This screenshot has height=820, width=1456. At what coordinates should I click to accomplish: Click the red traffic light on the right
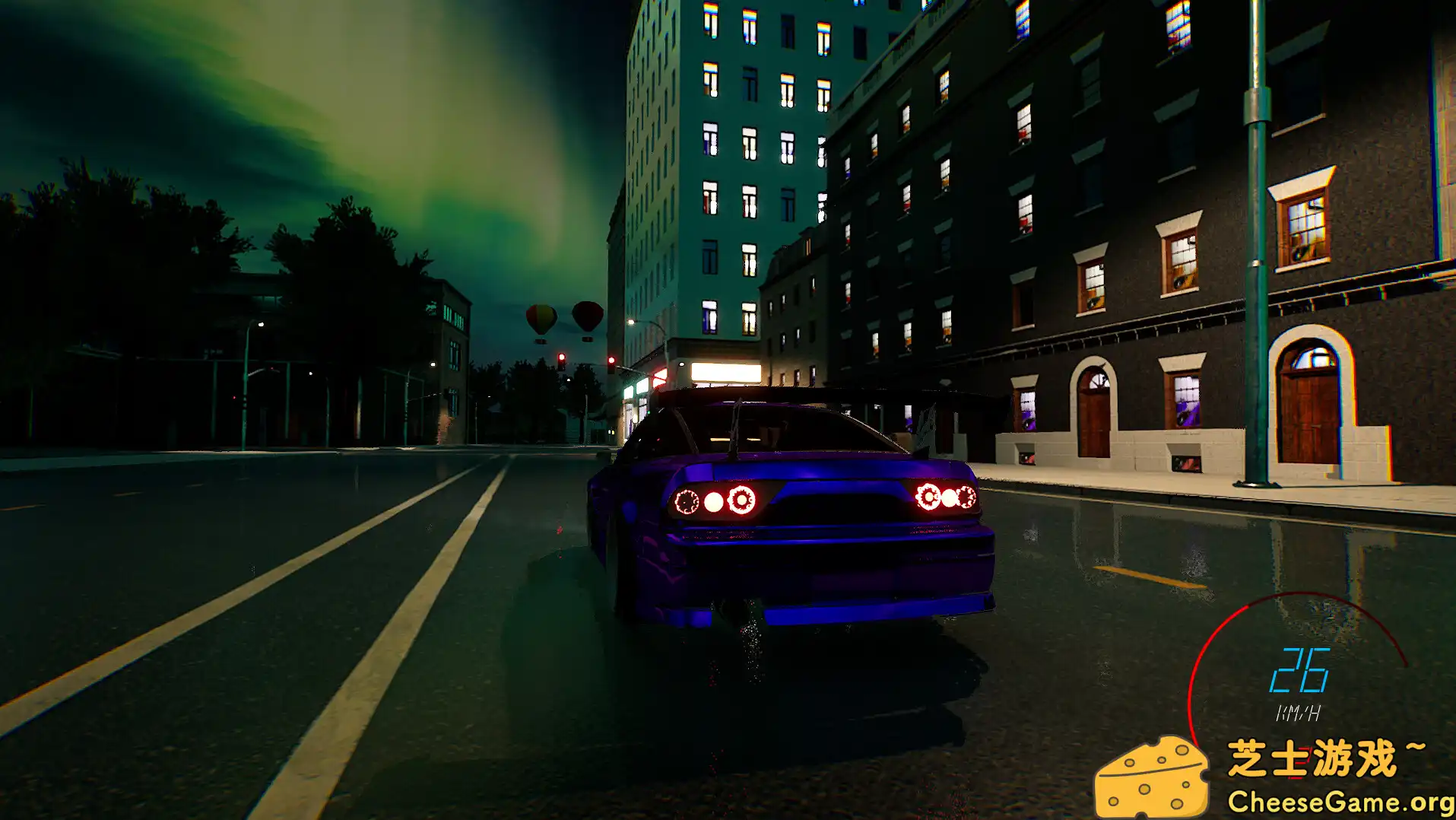pos(611,360)
